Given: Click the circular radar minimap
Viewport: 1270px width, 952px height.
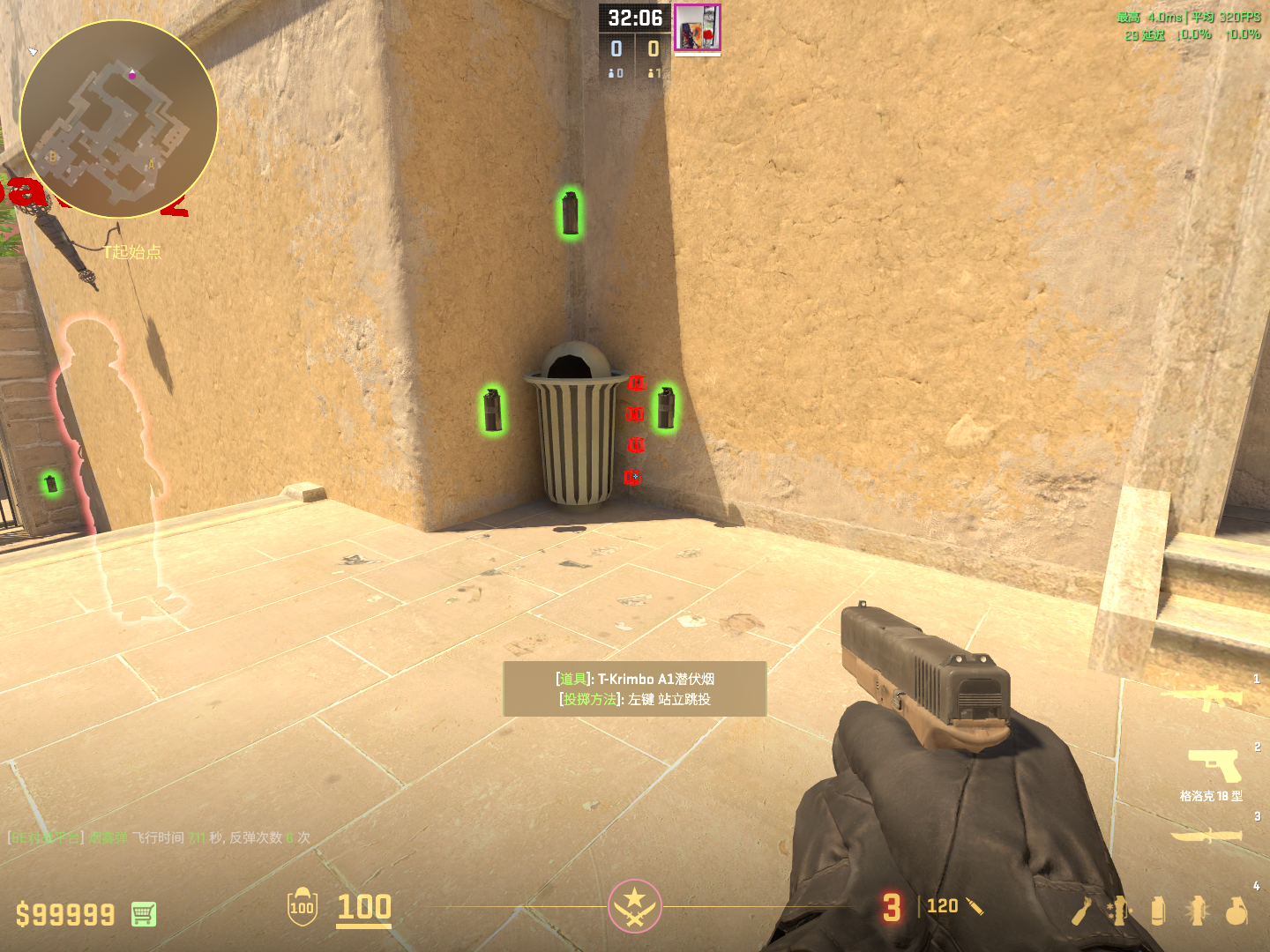Looking at the screenshot, I should click(118, 119).
